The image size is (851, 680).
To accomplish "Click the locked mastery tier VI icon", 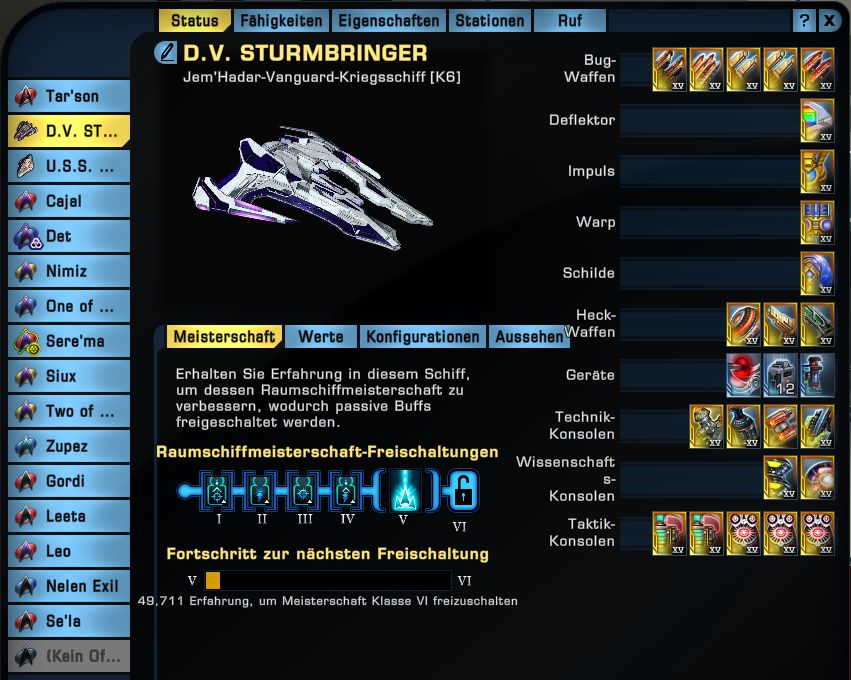I will click(462, 491).
